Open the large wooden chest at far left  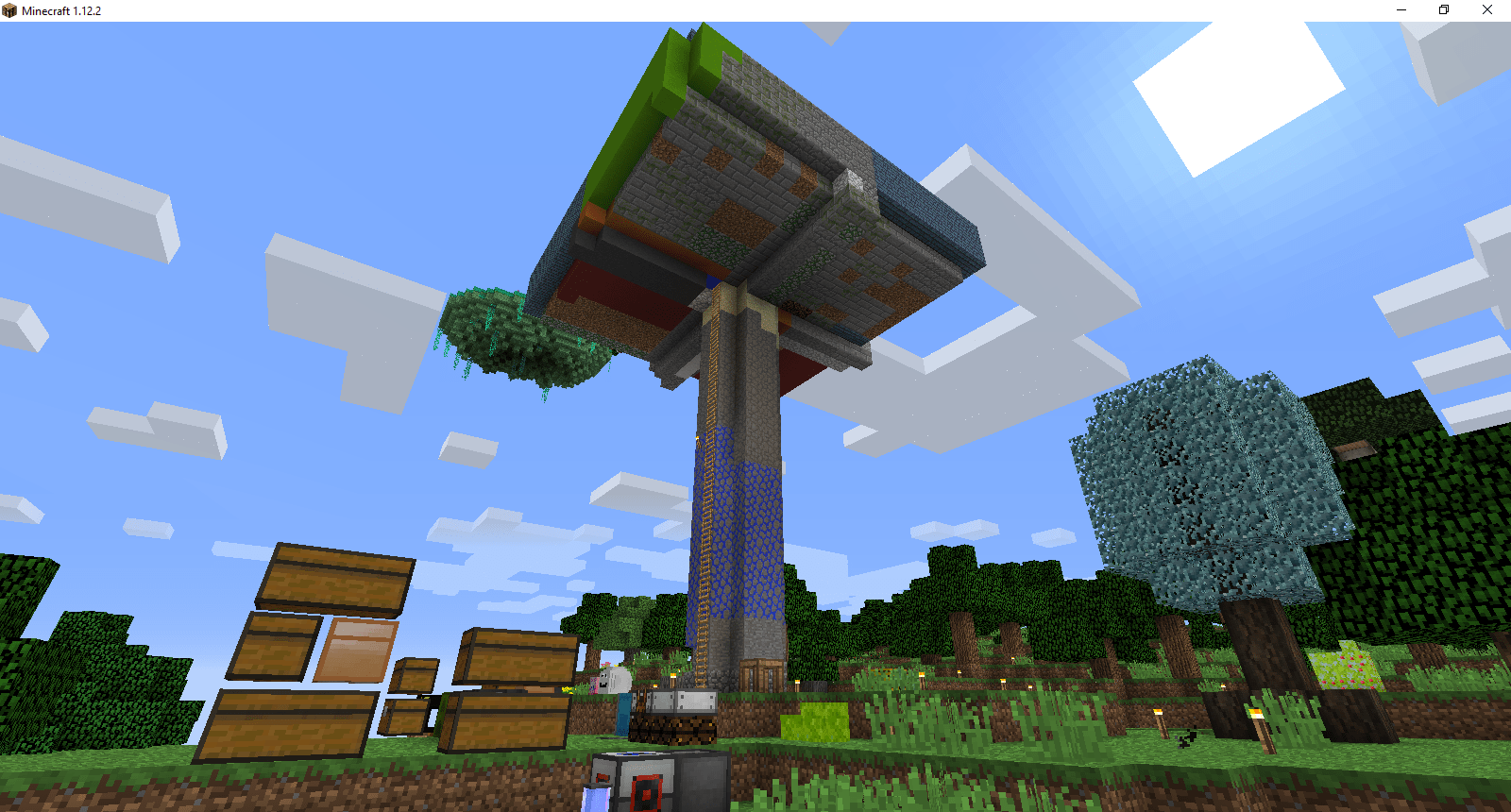point(335,576)
